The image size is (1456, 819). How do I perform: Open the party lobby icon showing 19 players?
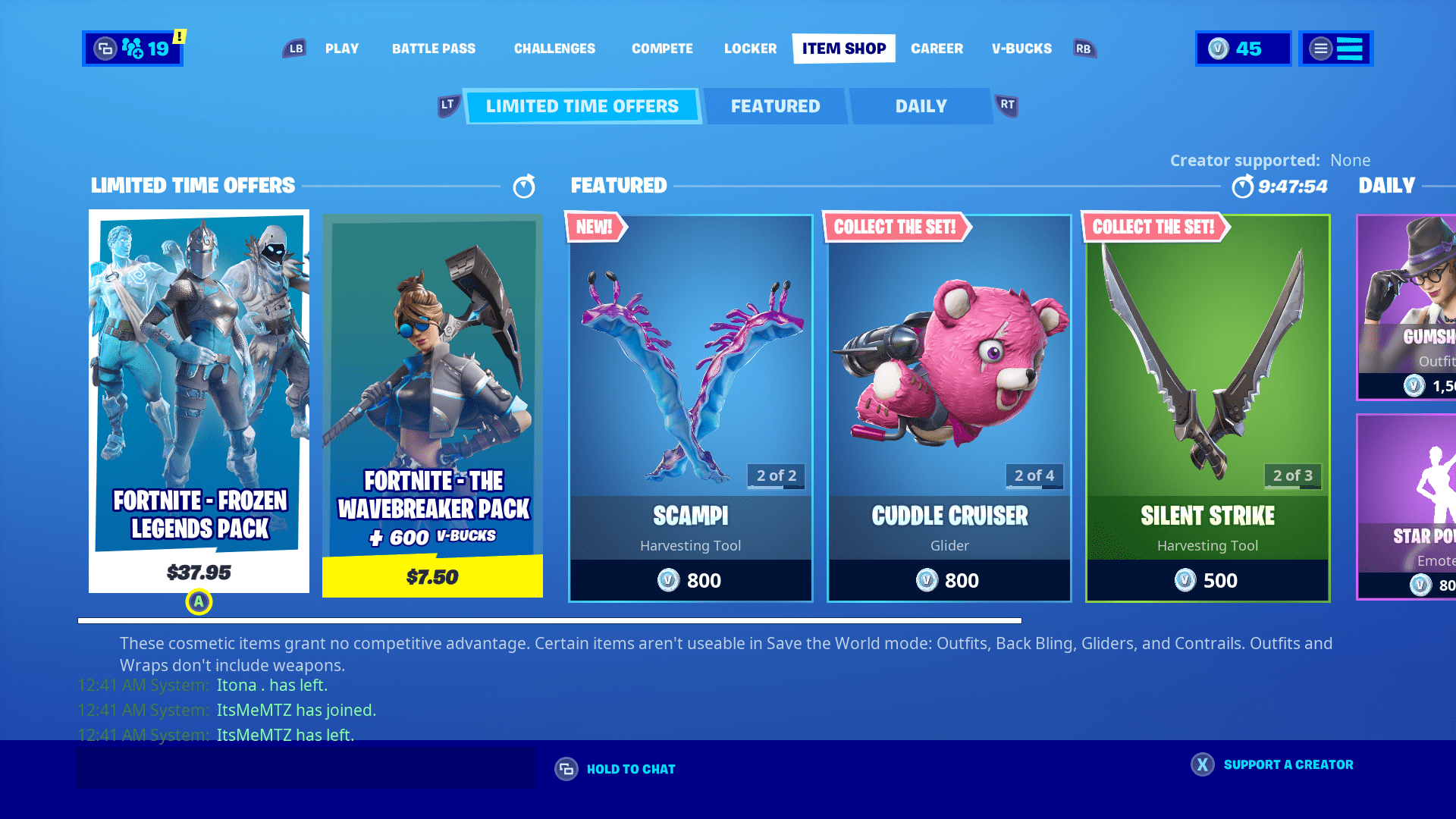point(132,49)
